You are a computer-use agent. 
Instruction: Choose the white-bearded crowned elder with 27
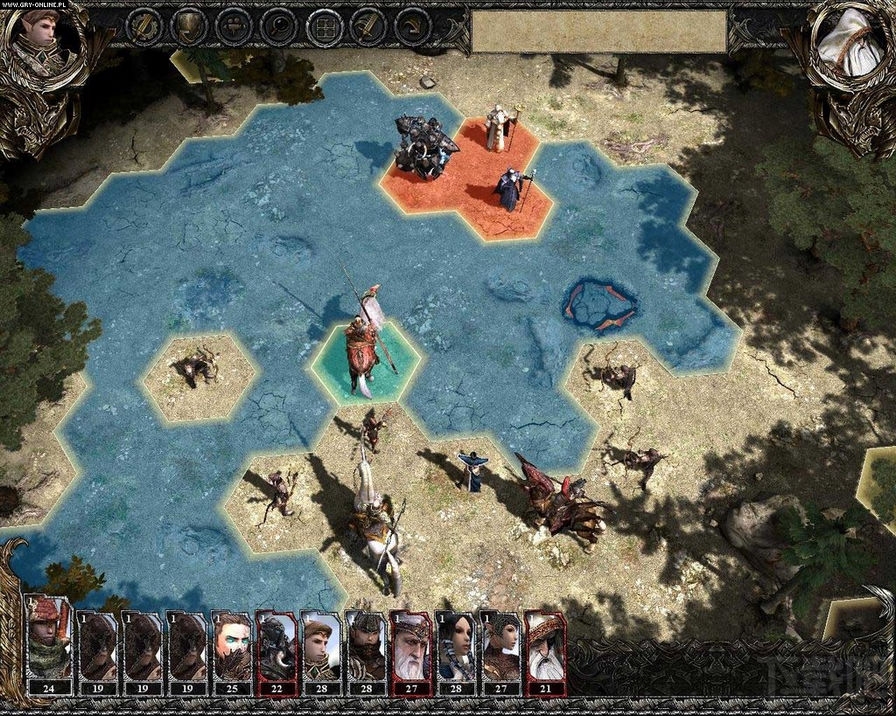click(x=410, y=646)
